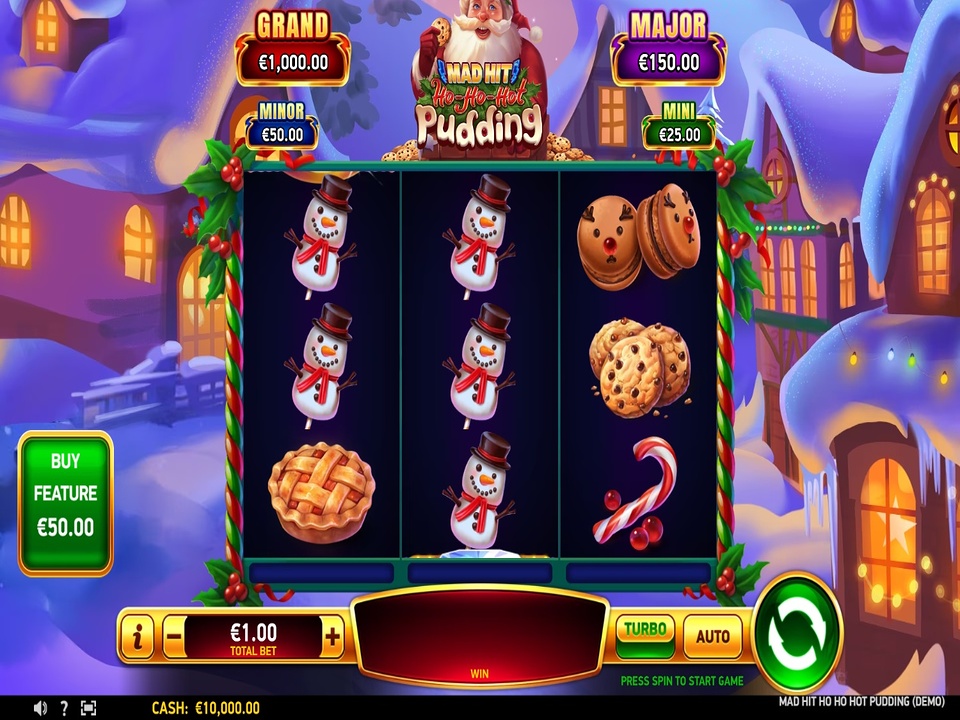Activate Auto spin
This screenshot has height=720, width=960.
pos(712,636)
